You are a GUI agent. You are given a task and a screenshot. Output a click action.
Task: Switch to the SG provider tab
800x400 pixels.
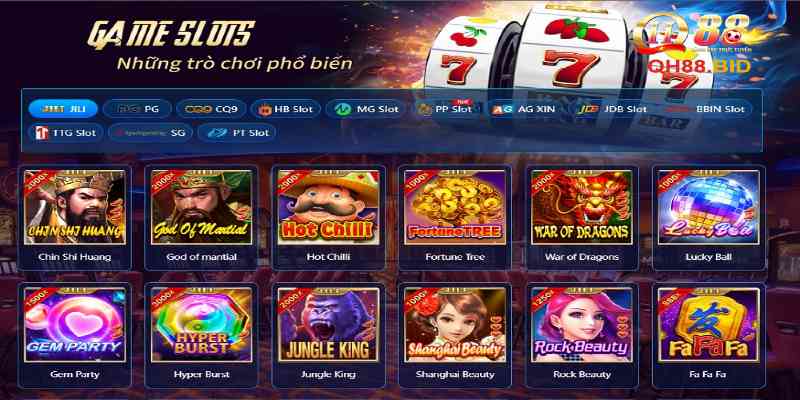[x=148, y=131]
